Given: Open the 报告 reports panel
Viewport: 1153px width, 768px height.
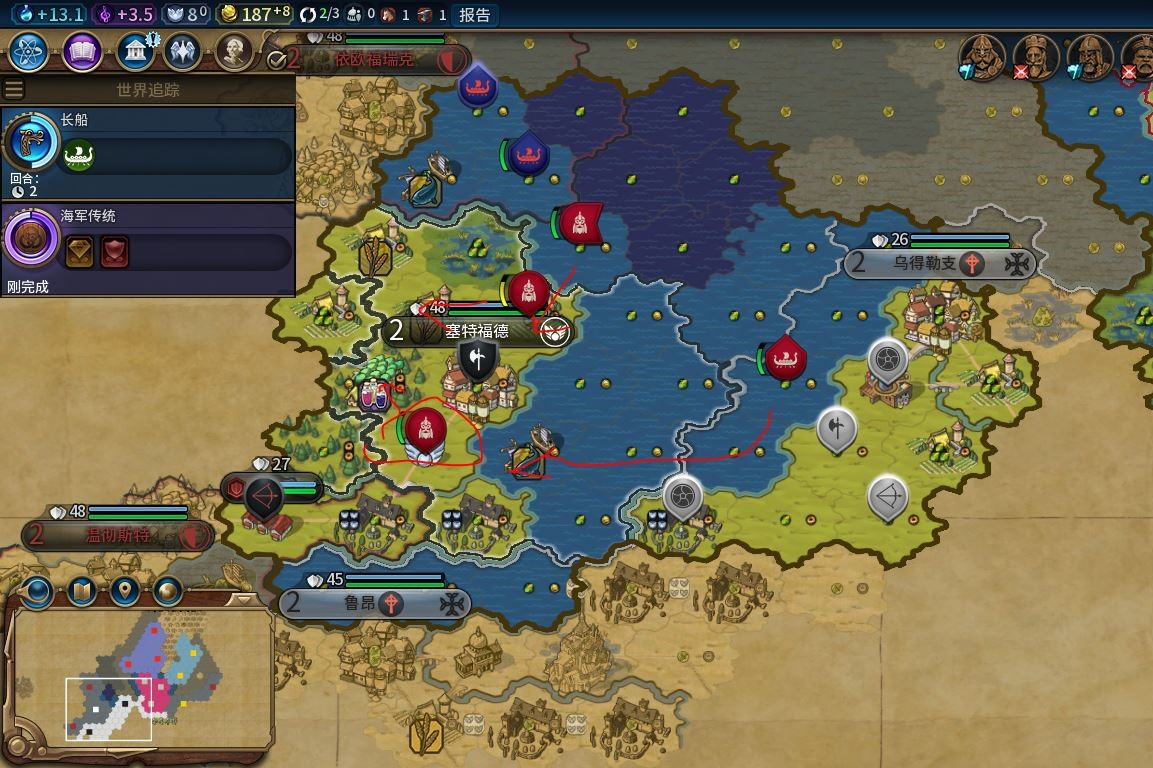Looking at the screenshot, I should point(475,15).
